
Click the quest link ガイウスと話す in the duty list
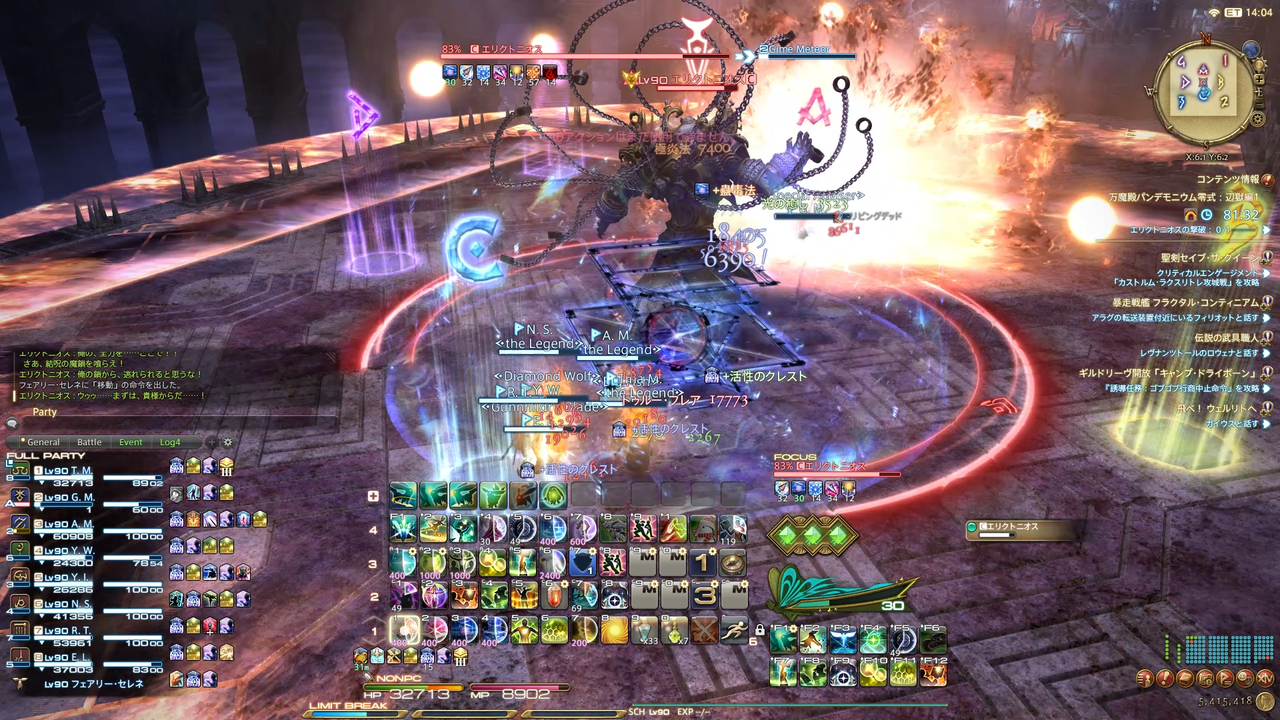1232,422
